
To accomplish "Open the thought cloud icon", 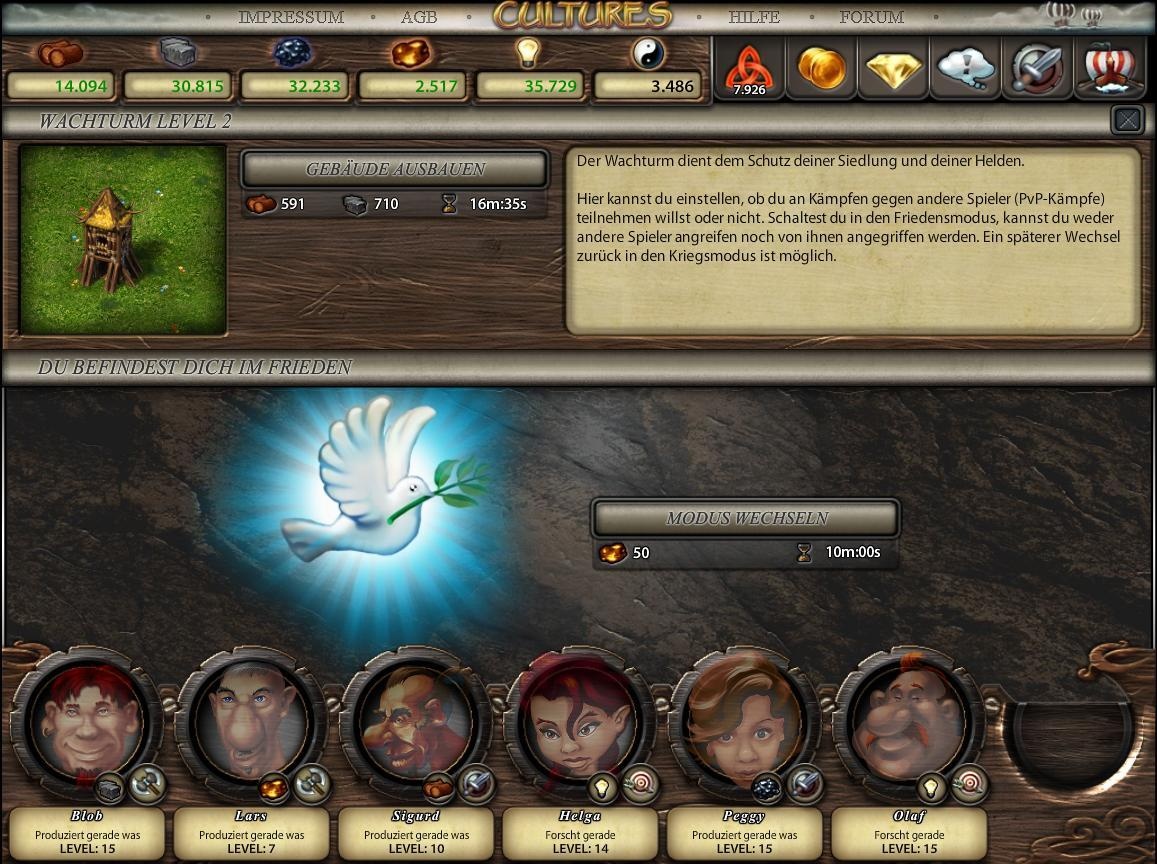I will click(x=966, y=68).
